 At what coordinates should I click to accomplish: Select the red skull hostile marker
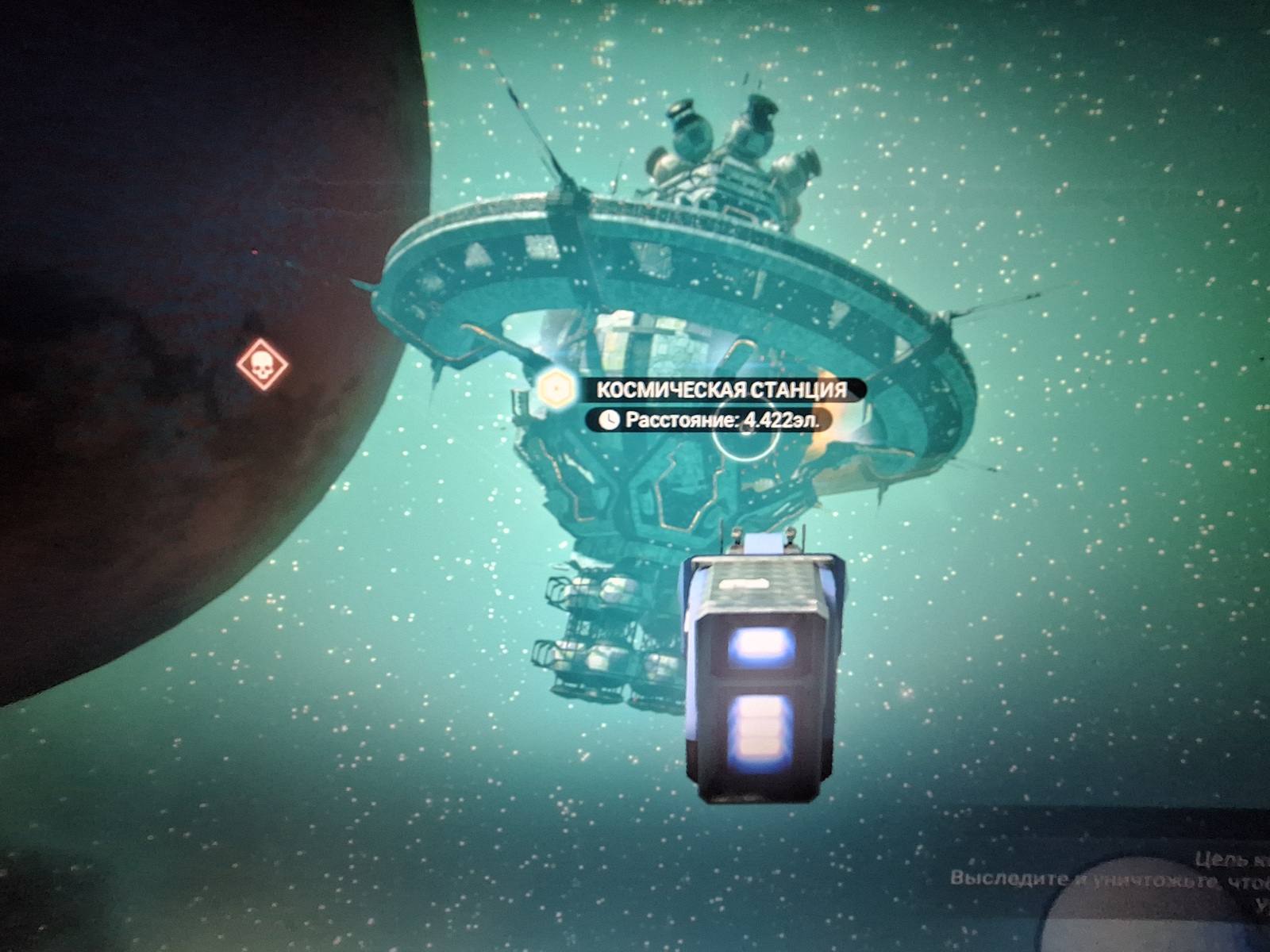coord(263,367)
